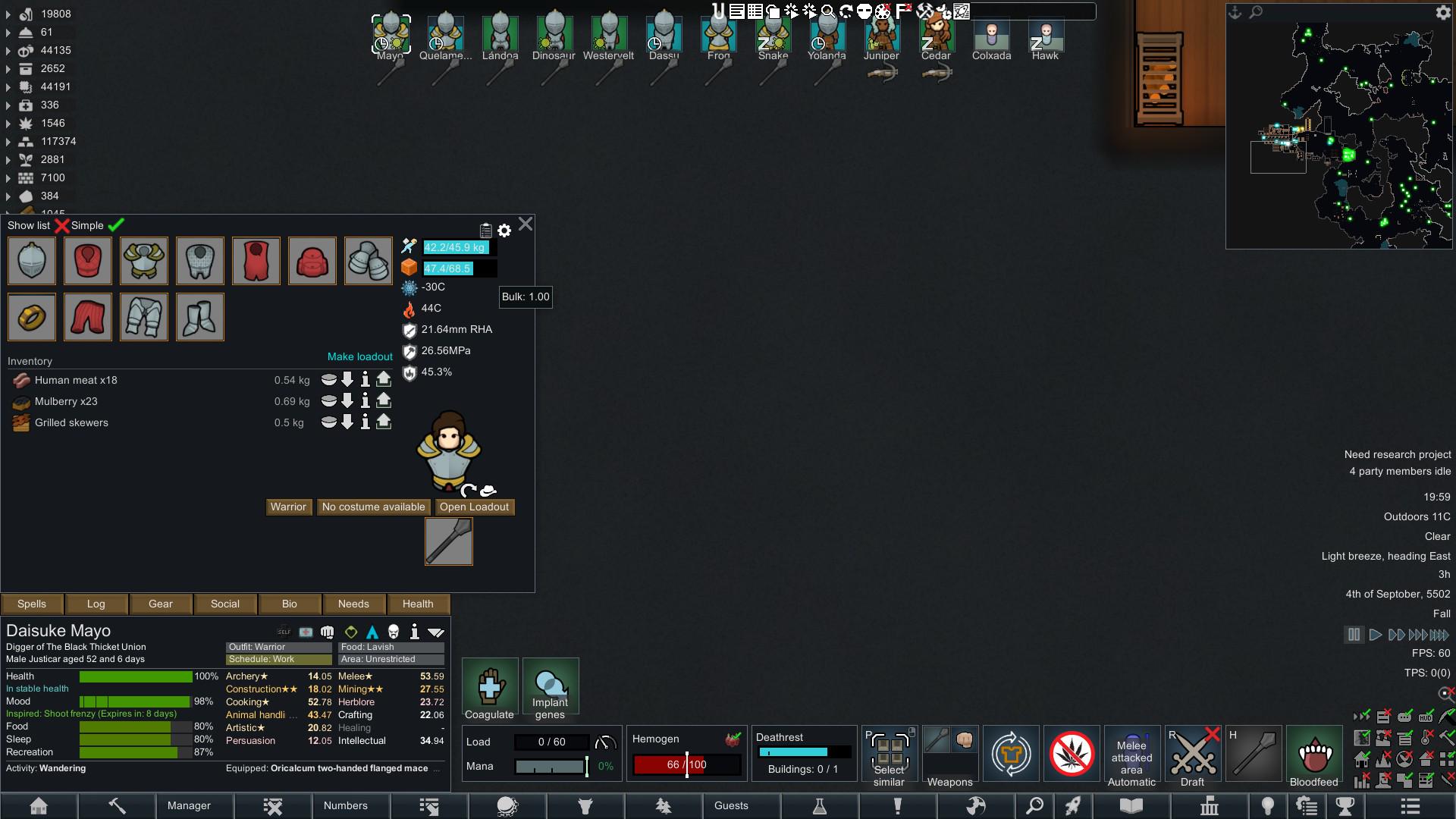Select the Implant genes ability
This screenshot has height=819, width=1456.
tap(551, 686)
